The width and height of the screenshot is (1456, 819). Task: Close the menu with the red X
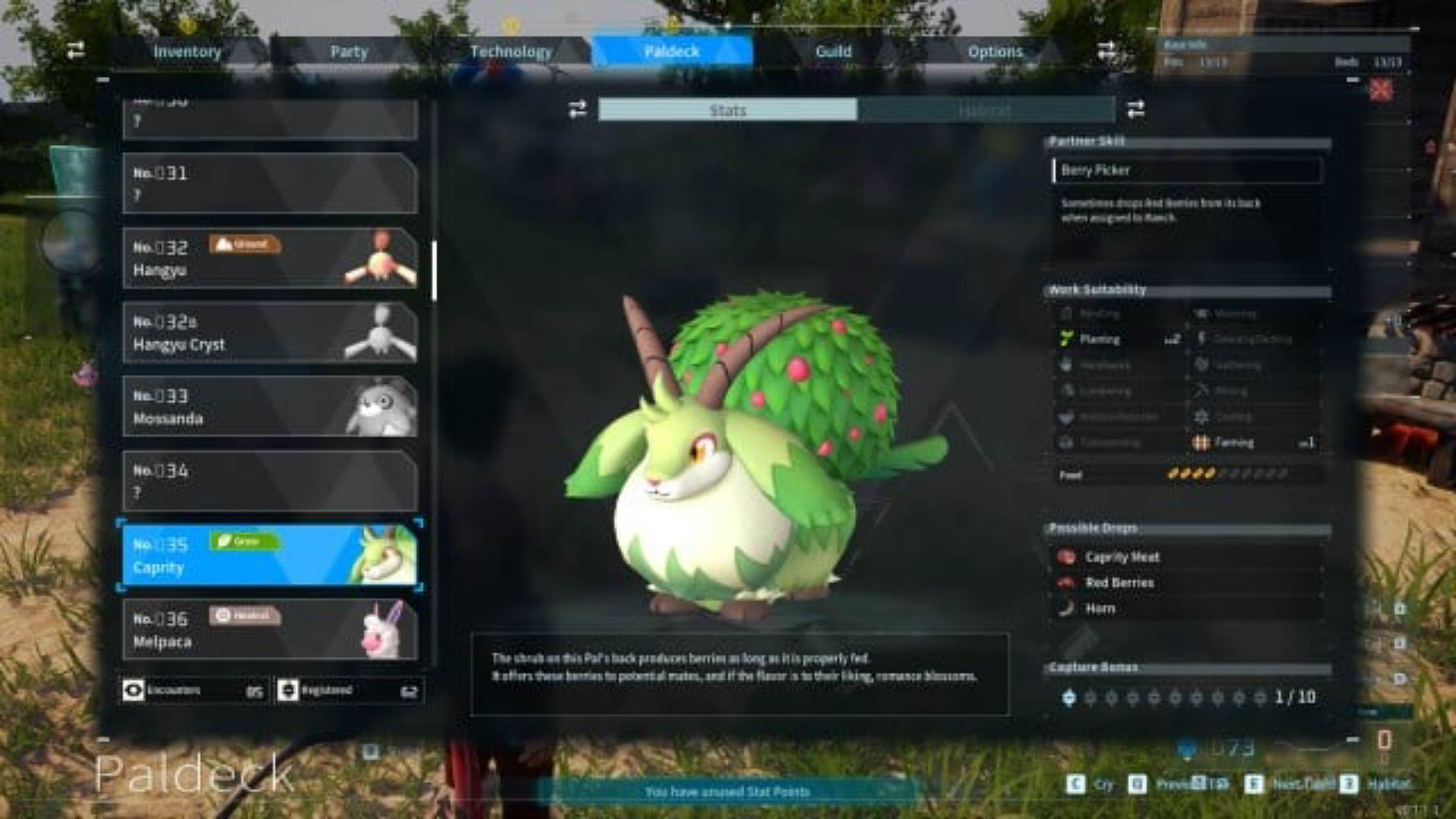[x=1381, y=90]
